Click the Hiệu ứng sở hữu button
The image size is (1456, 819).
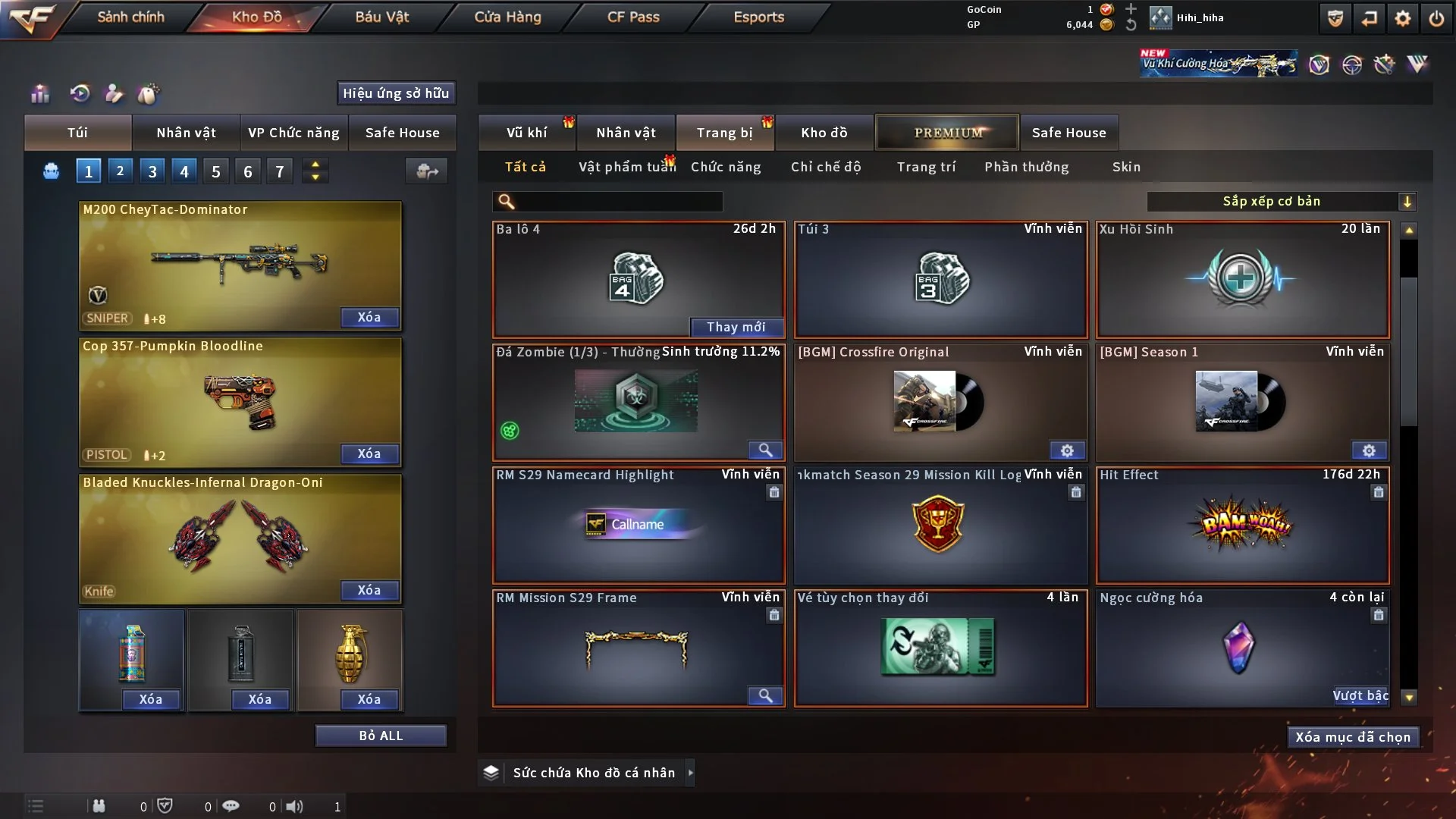point(396,93)
